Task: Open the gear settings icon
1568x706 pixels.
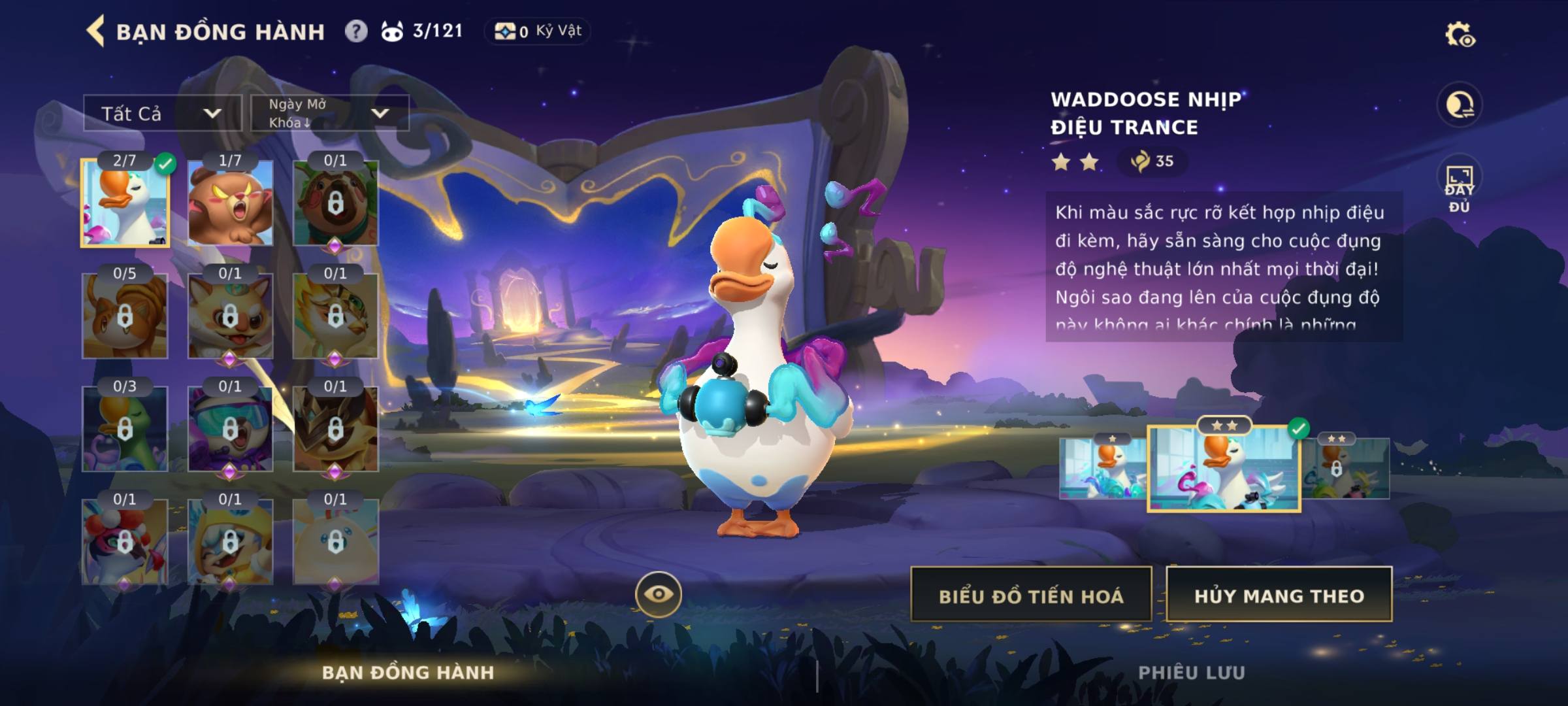Action: [1459, 35]
